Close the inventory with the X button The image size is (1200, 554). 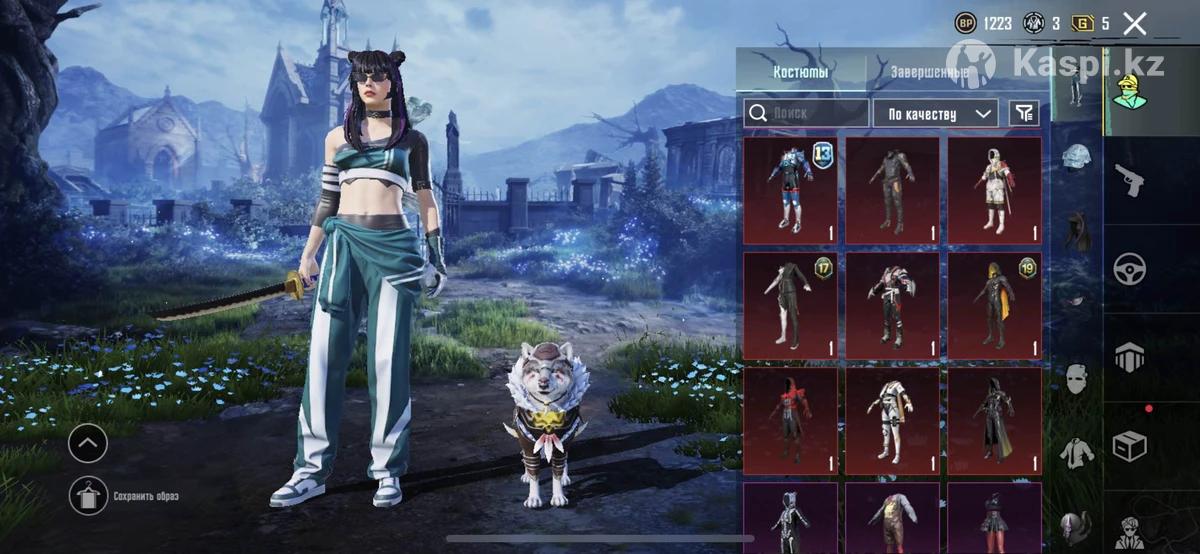point(1134,23)
